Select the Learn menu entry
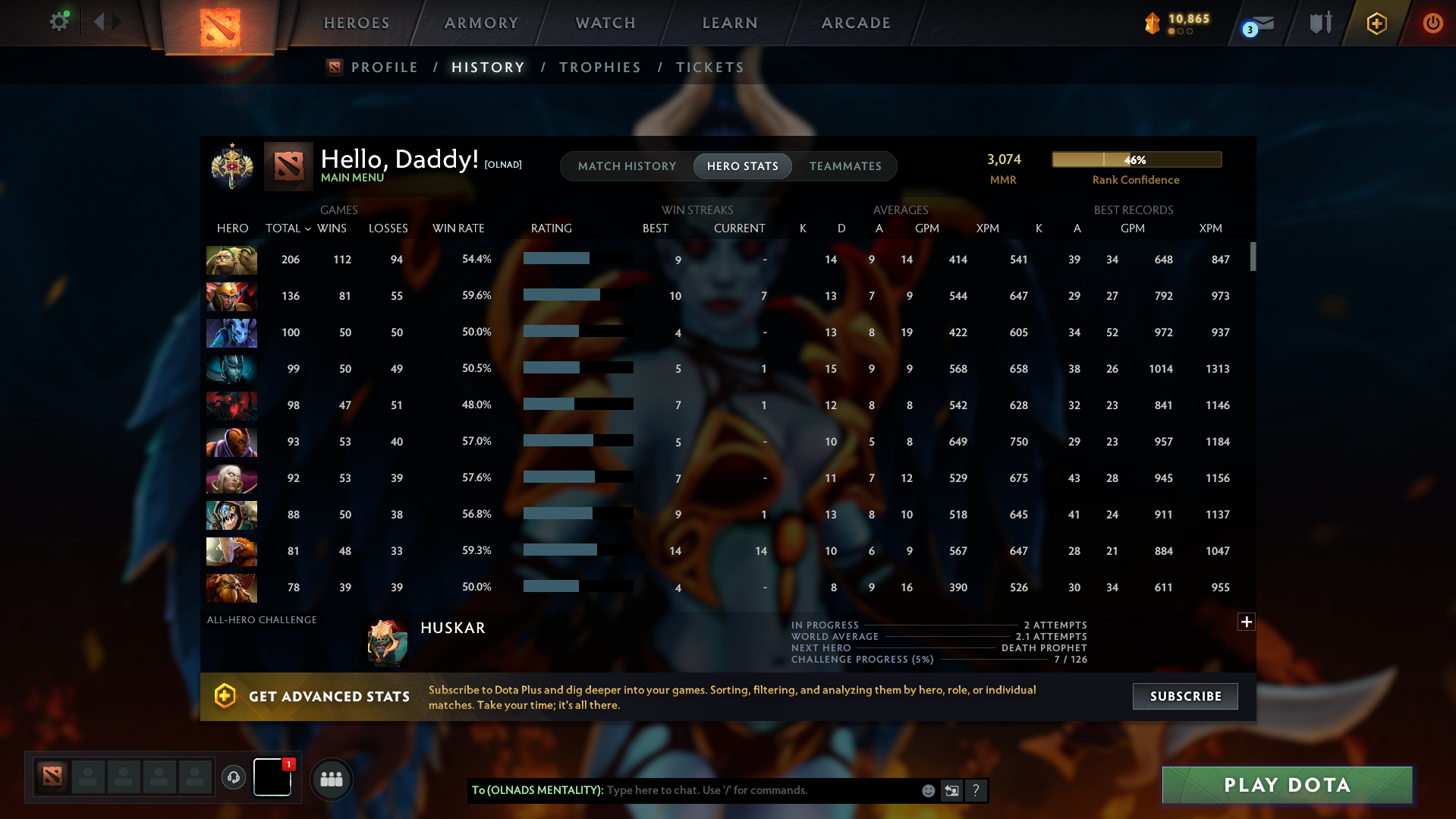Image resolution: width=1456 pixels, height=819 pixels. [730, 23]
